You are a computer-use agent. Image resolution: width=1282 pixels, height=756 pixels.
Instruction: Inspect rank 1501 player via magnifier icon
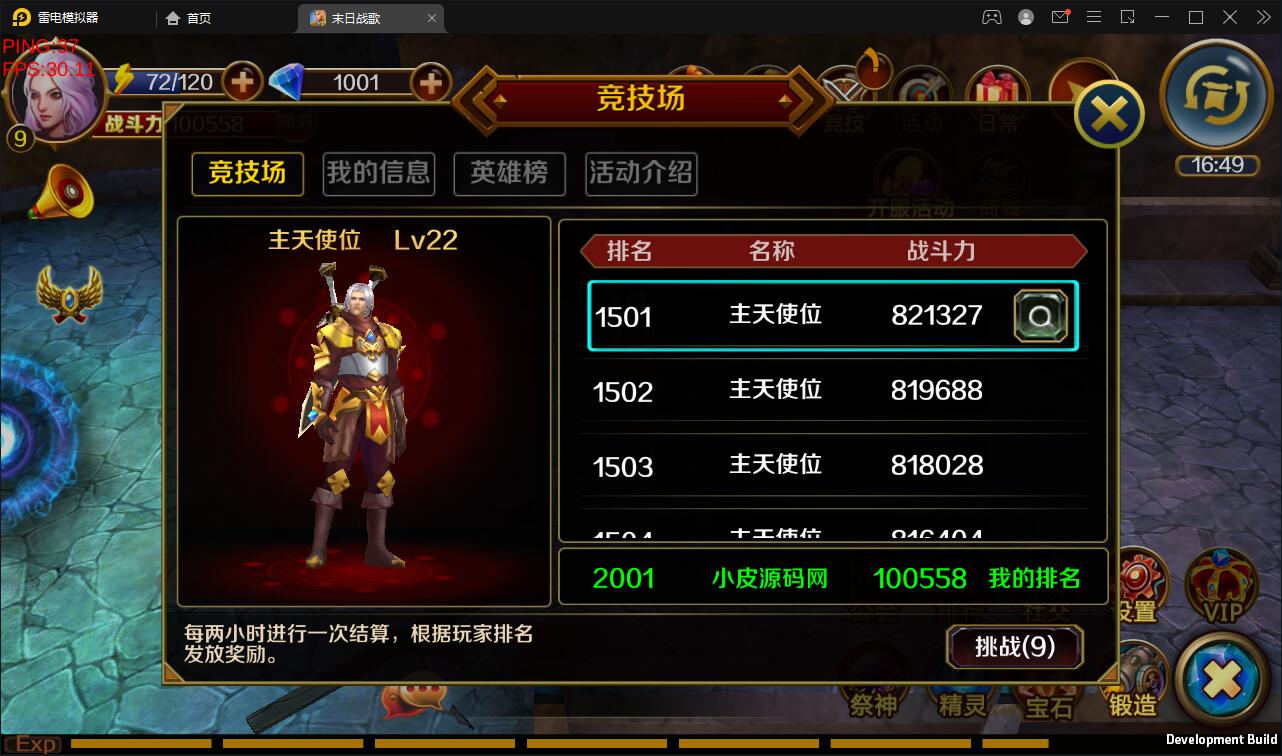point(1041,316)
